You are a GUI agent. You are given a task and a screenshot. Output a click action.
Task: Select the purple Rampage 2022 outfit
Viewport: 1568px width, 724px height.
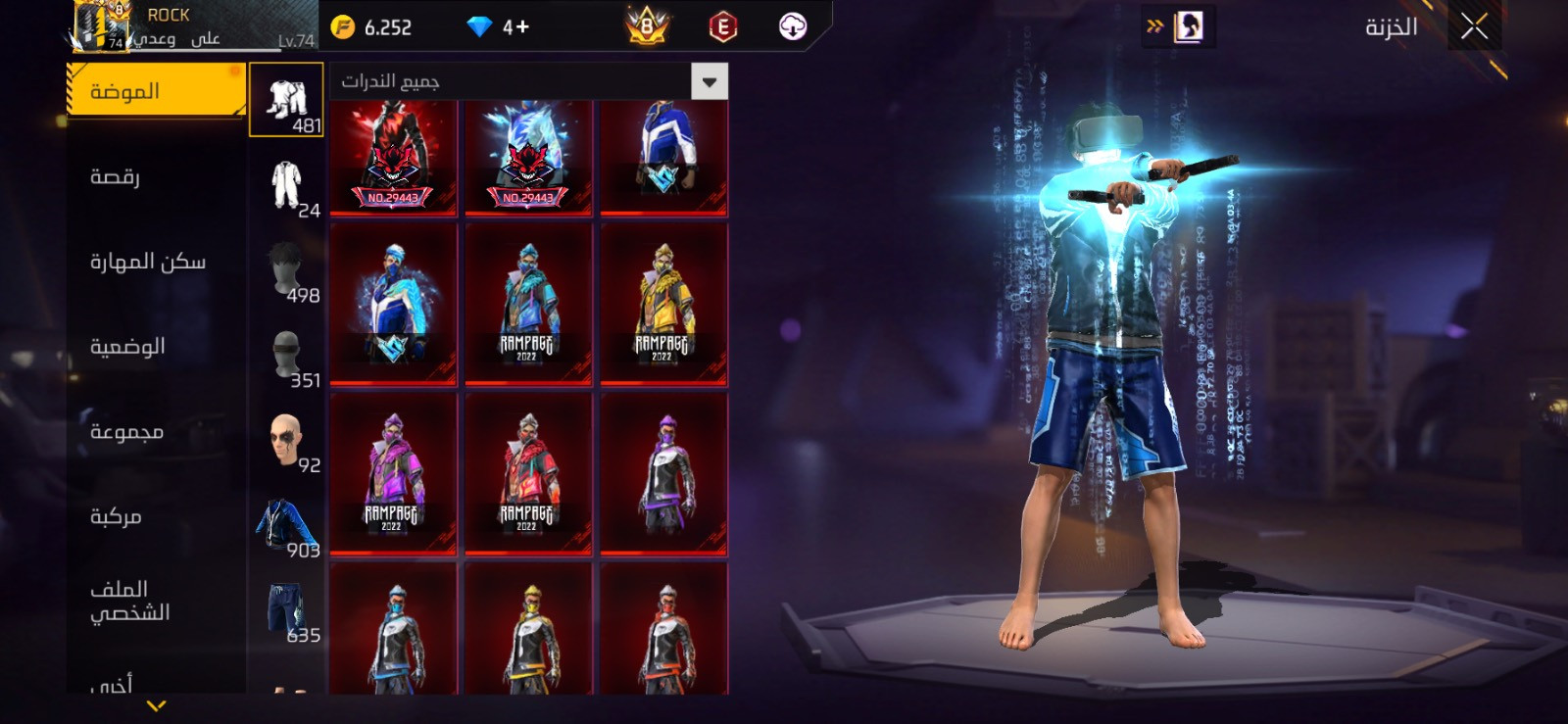[393, 473]
